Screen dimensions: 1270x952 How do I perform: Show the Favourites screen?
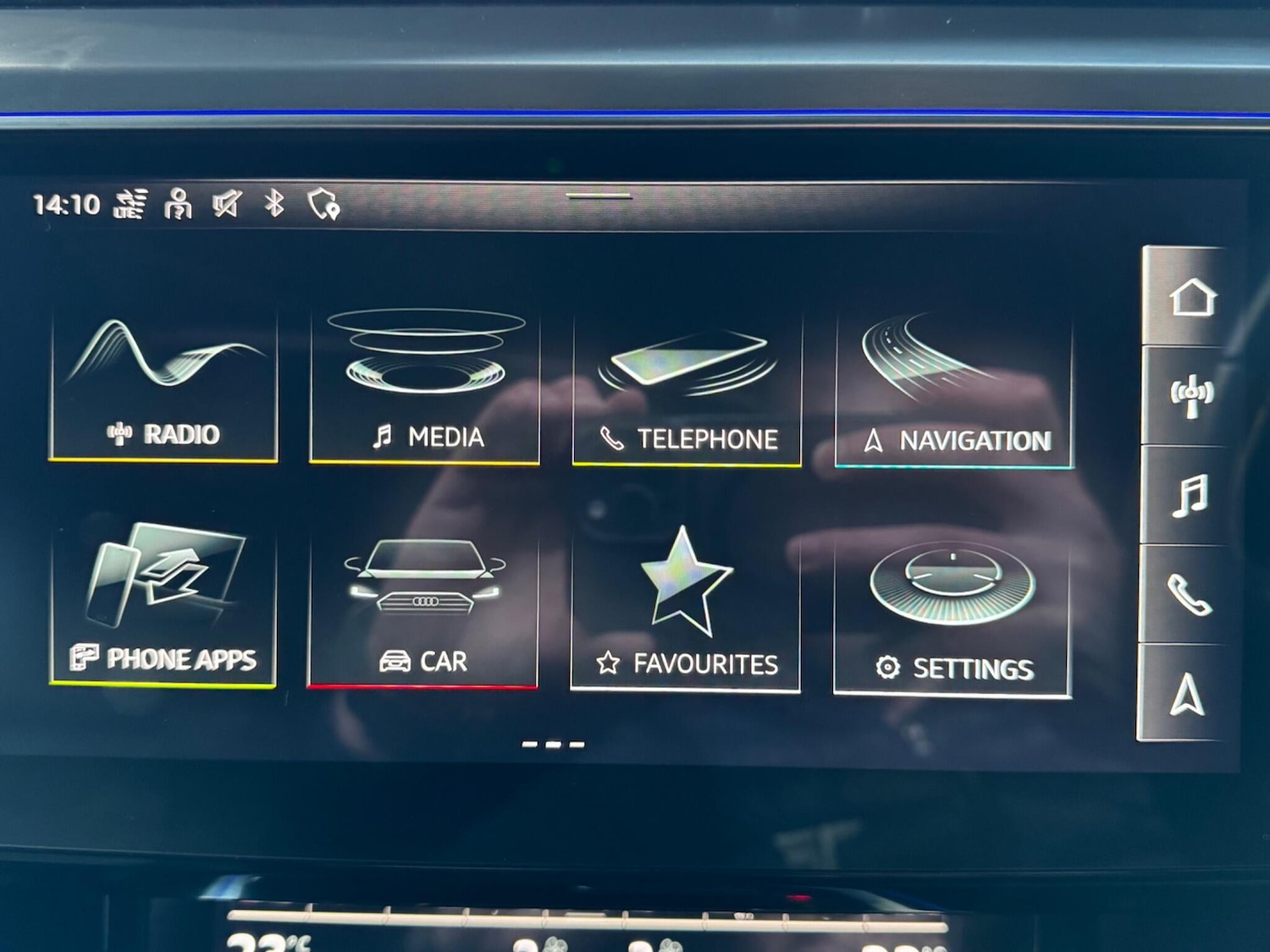(686, 611)
